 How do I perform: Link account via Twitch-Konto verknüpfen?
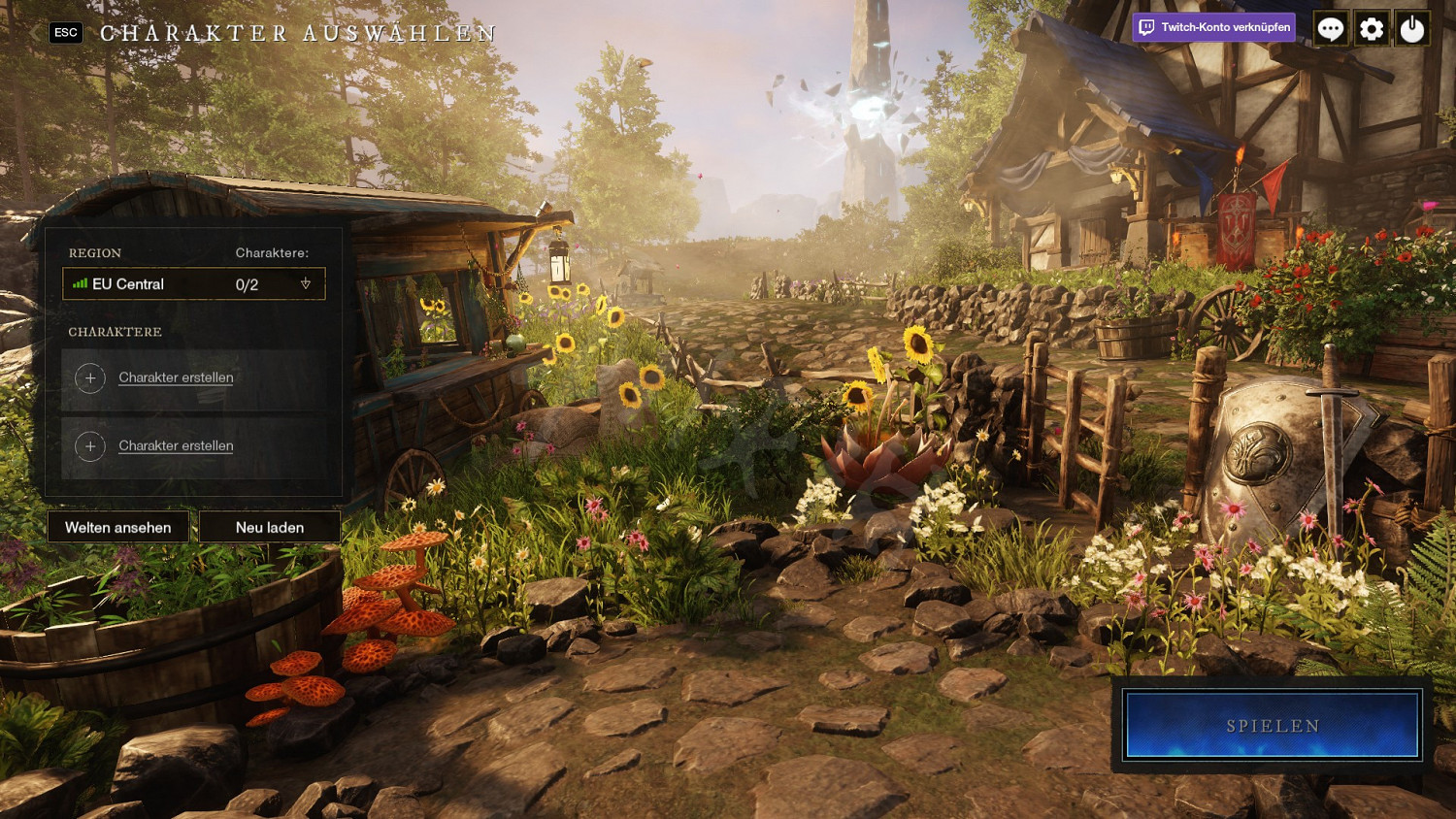(1214, 27)
